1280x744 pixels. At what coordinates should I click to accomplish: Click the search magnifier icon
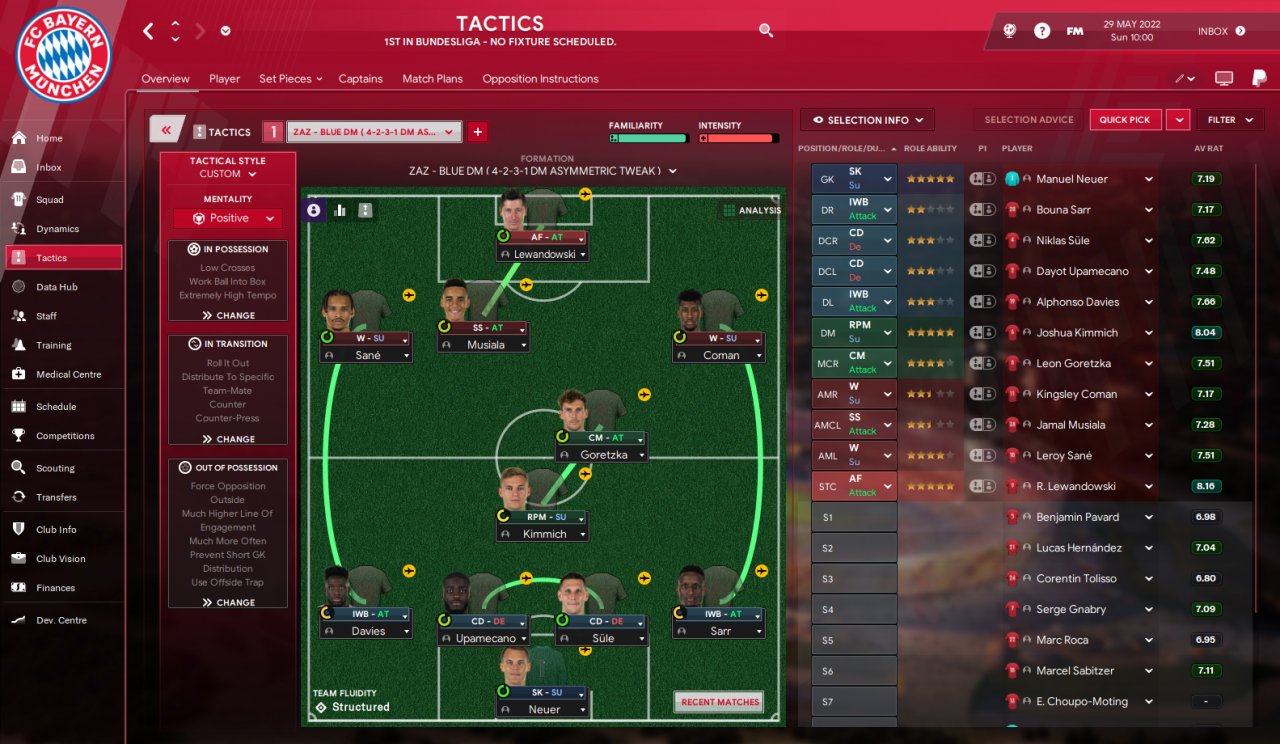point(766,31)
